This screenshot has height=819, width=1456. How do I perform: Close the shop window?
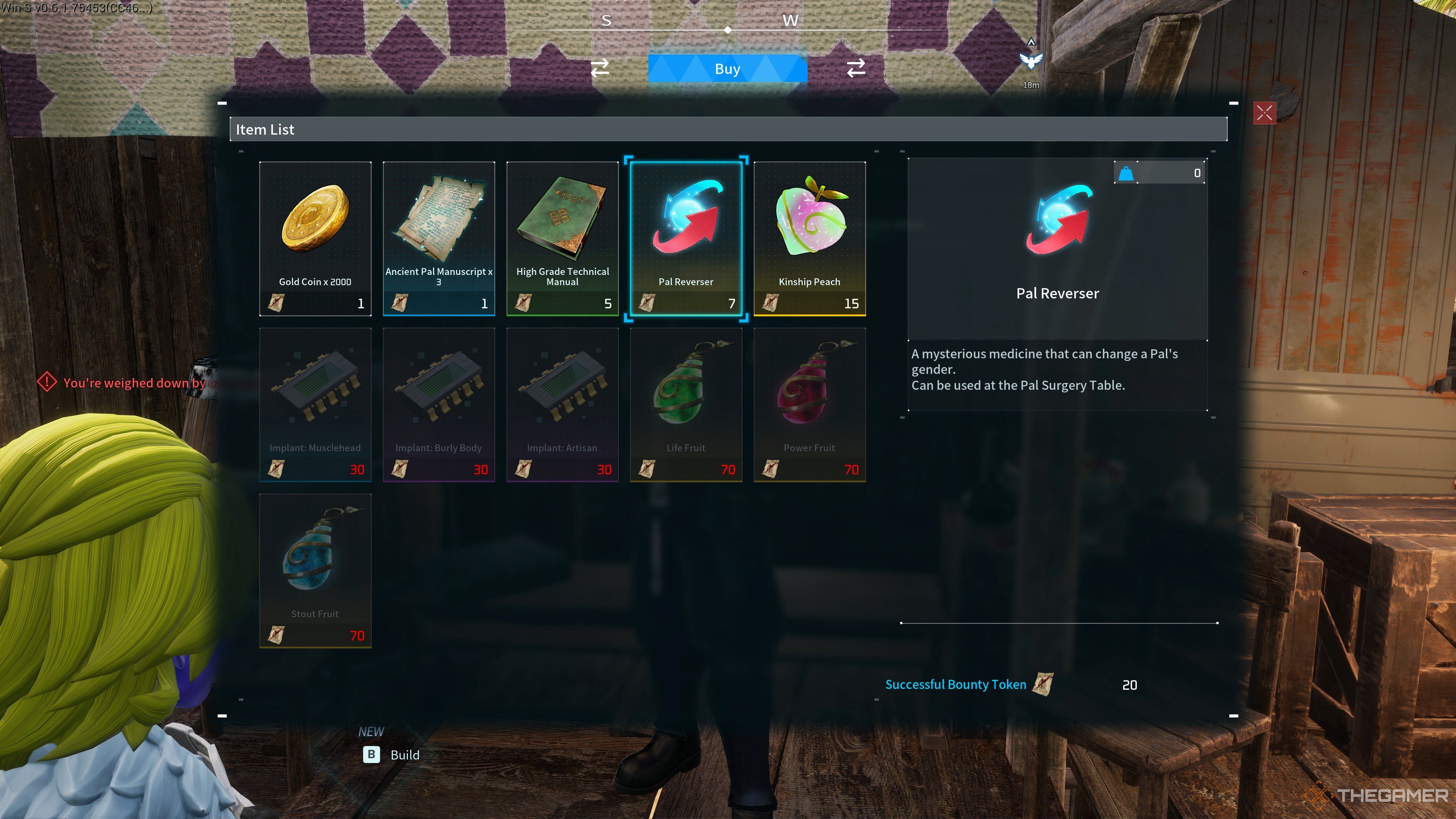point(1264,113)
